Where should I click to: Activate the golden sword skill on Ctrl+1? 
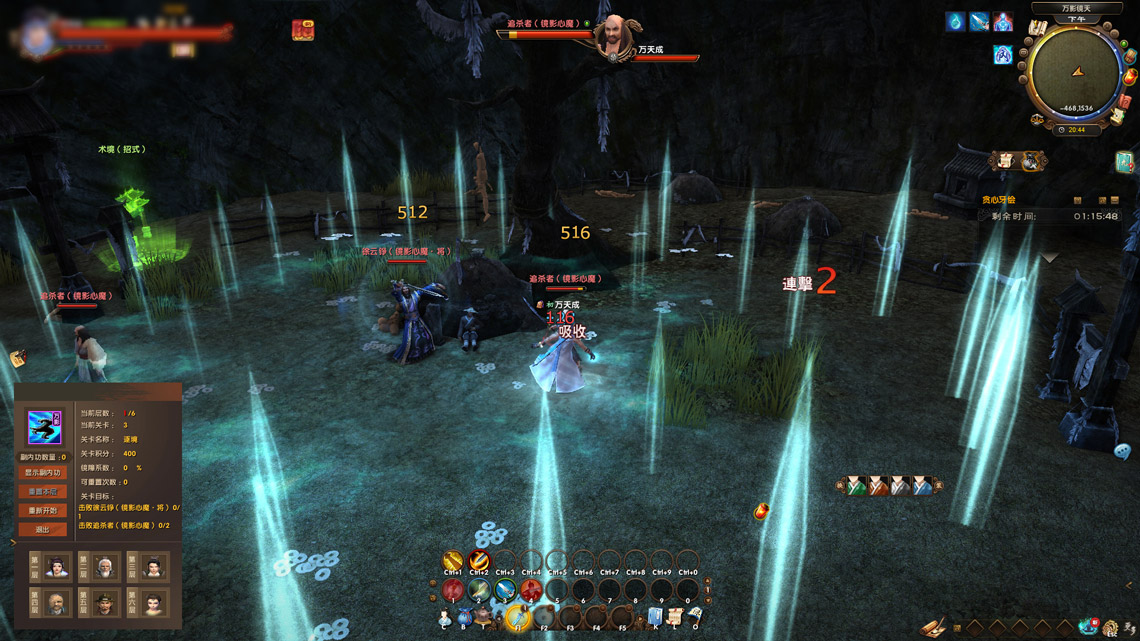coord(453,561)
